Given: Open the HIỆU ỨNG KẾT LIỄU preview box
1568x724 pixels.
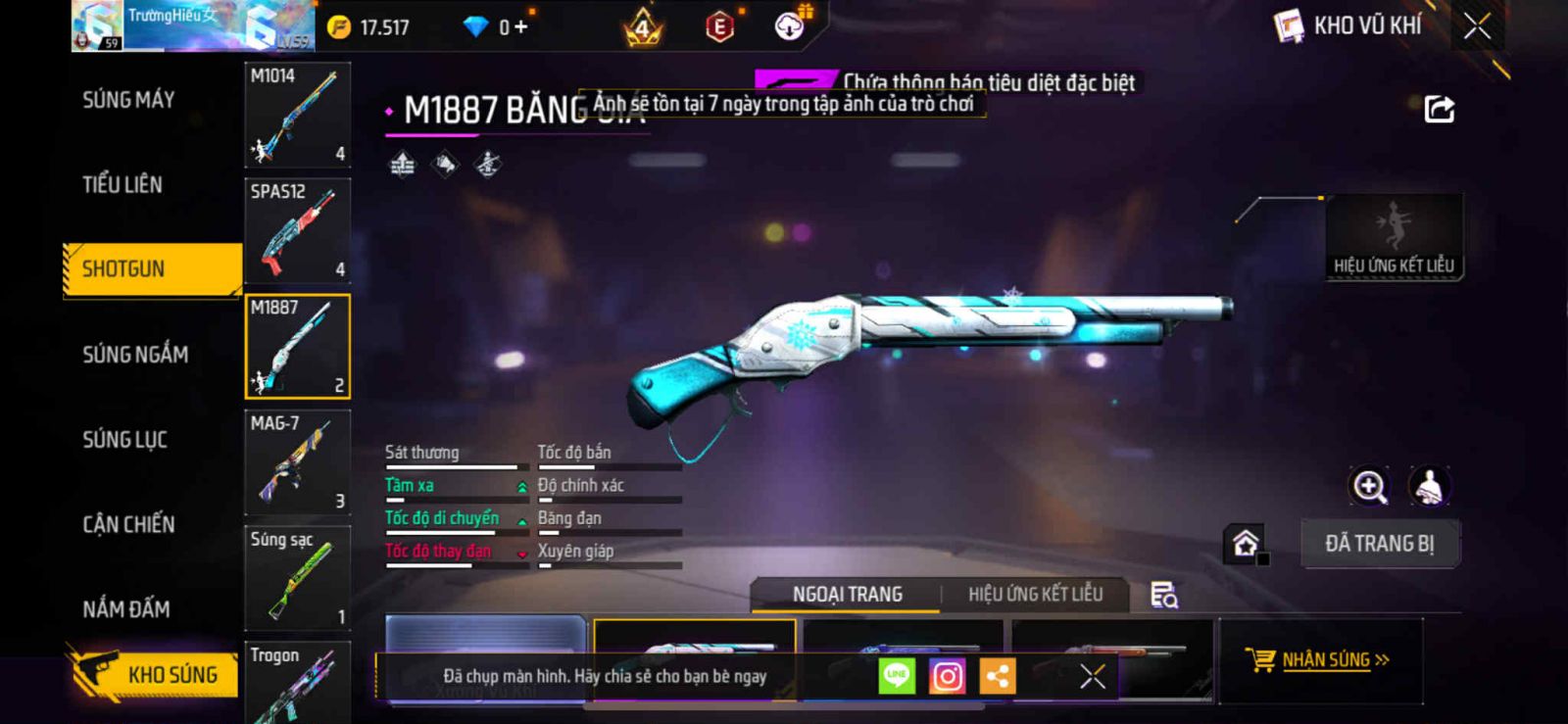Looking at the screenshot, I should coord(1394,238).
